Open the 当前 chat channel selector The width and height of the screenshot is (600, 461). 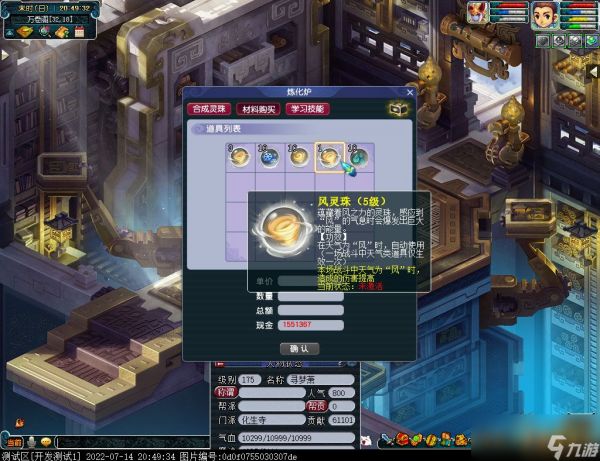pyautogui.click(x=13, y=441)
